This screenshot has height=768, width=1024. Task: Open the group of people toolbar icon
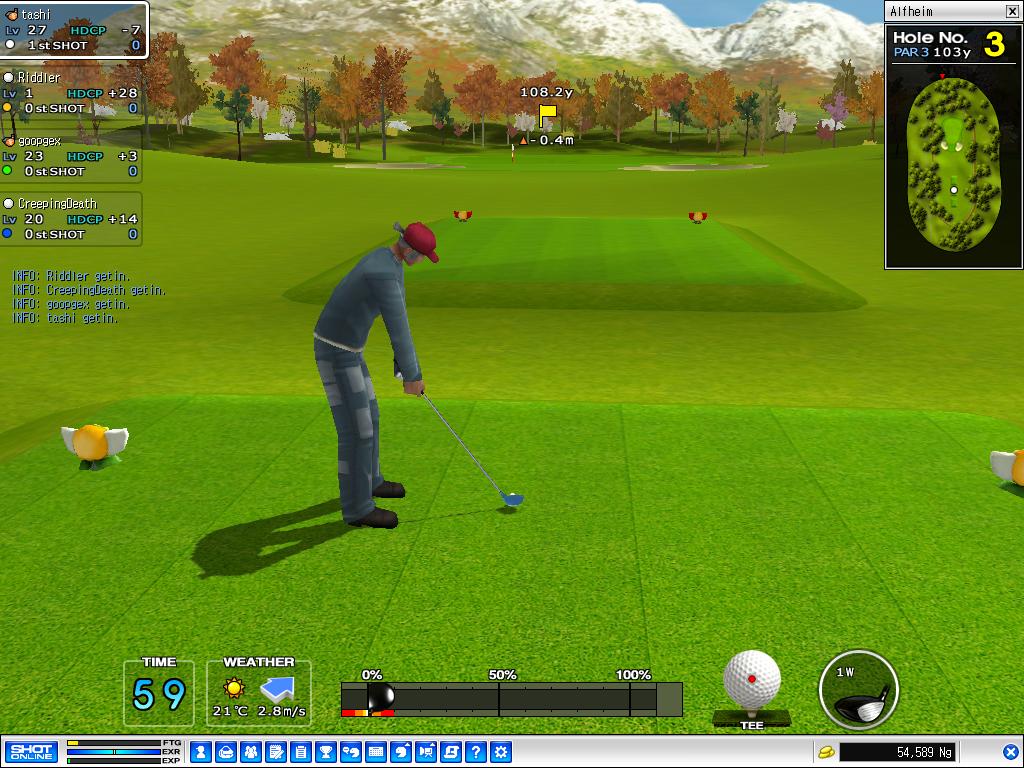(x=250, y=752)
